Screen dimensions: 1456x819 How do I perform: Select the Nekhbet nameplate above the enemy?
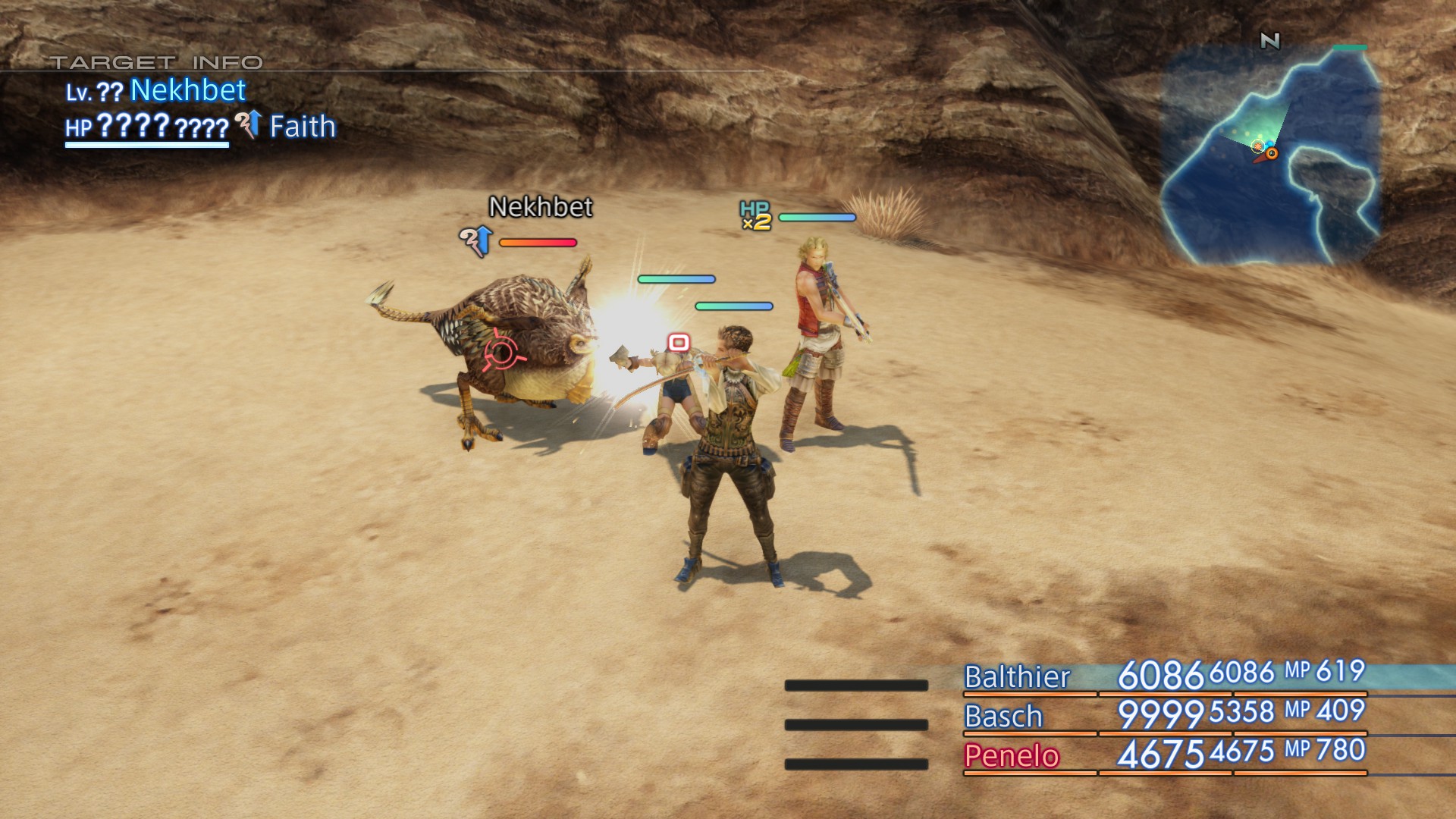pos(540,207)
